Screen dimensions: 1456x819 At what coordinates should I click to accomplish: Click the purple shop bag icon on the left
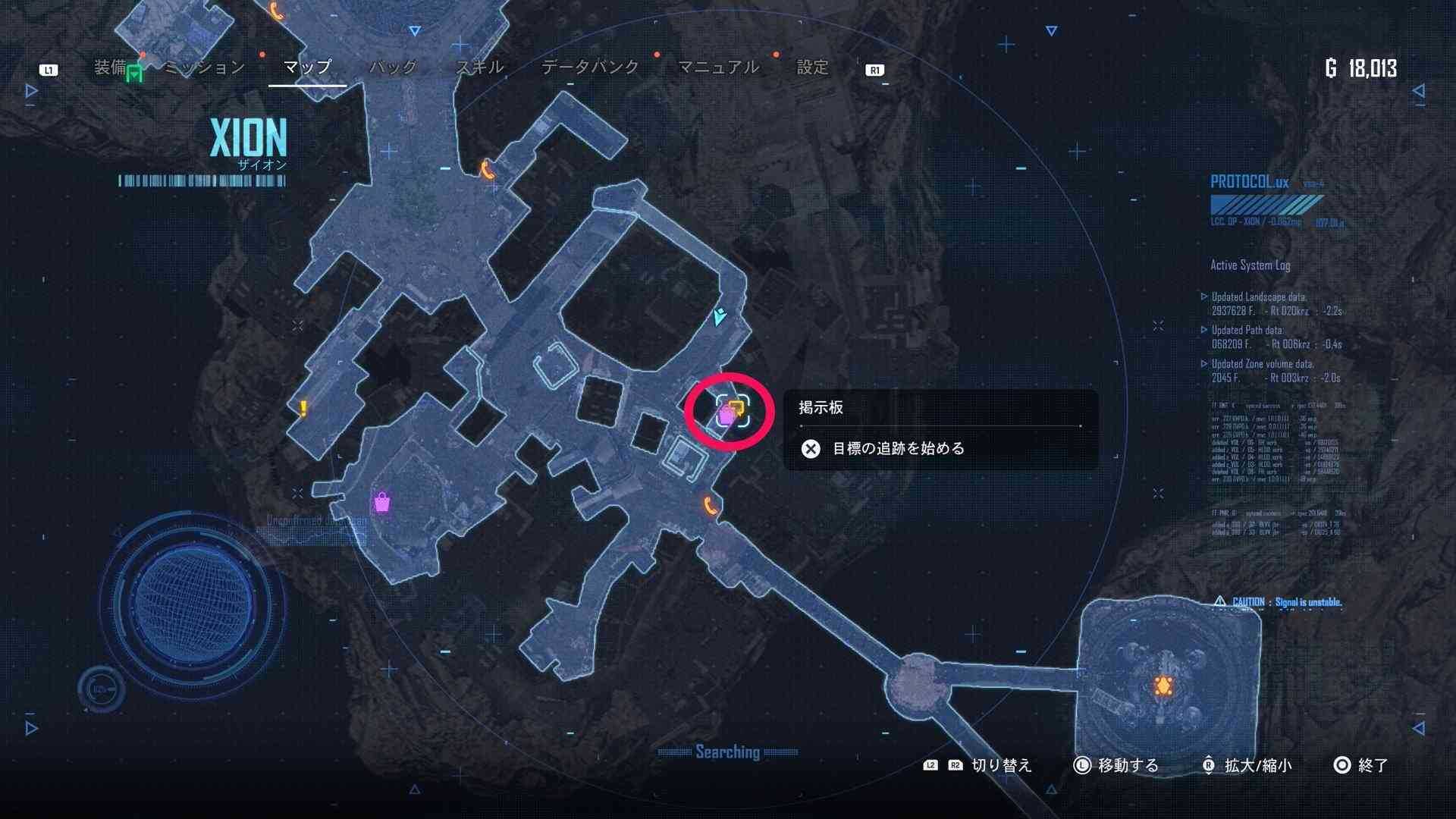click(383, 502)
